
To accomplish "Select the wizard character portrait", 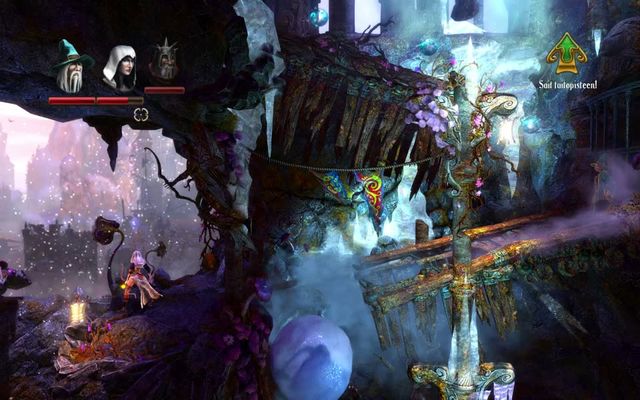I will pos(71,67).
